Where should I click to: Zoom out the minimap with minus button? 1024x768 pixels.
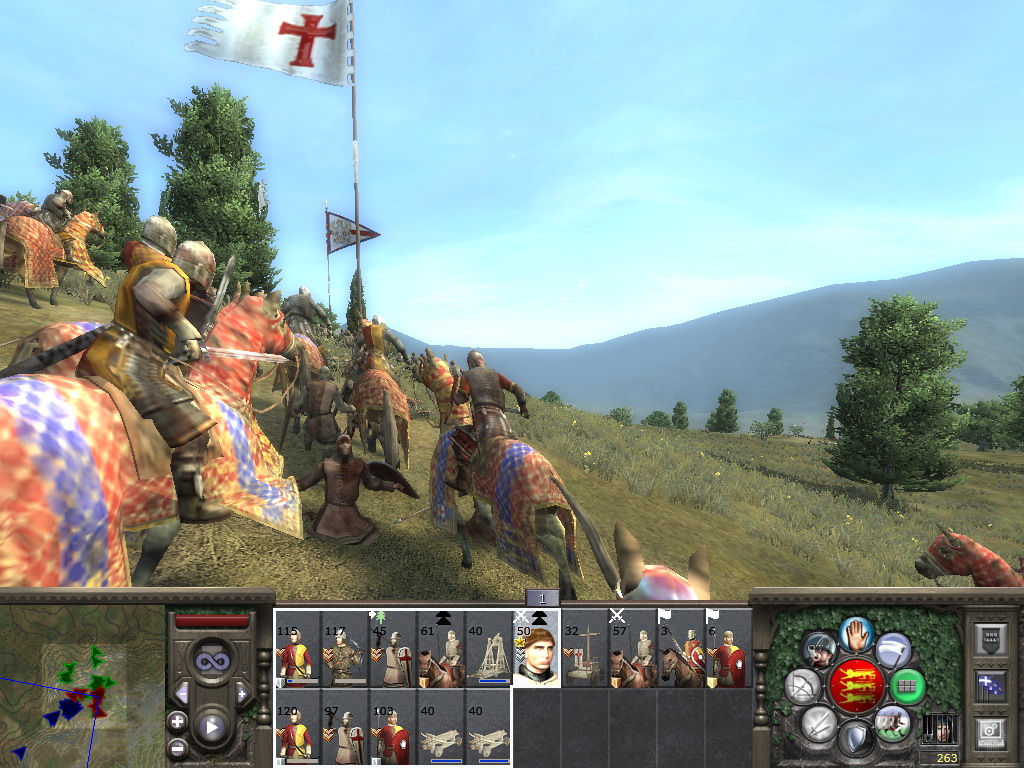[x=177, y=747]
